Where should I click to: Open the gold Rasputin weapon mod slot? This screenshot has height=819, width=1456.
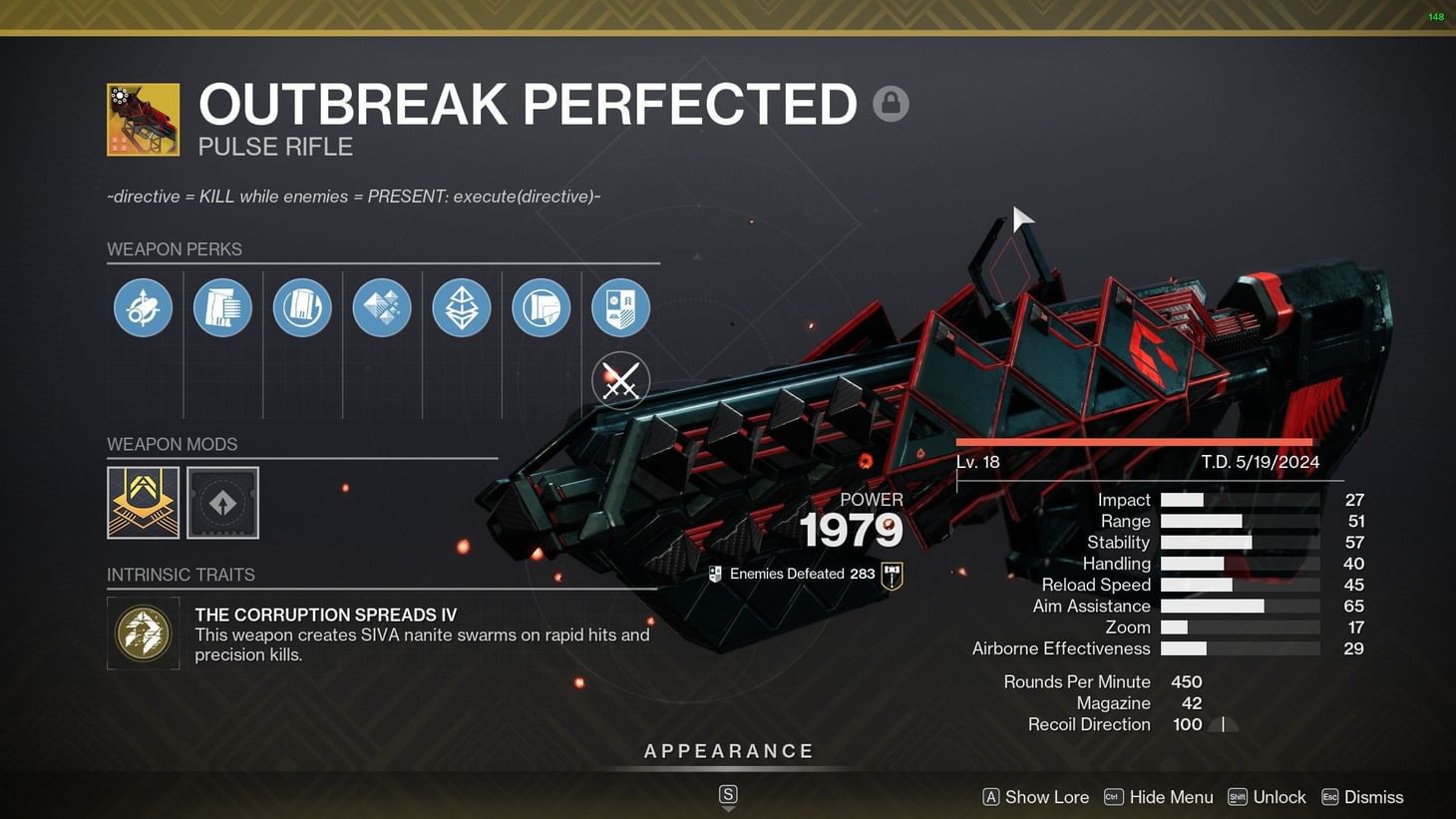[x=143, y=503]
